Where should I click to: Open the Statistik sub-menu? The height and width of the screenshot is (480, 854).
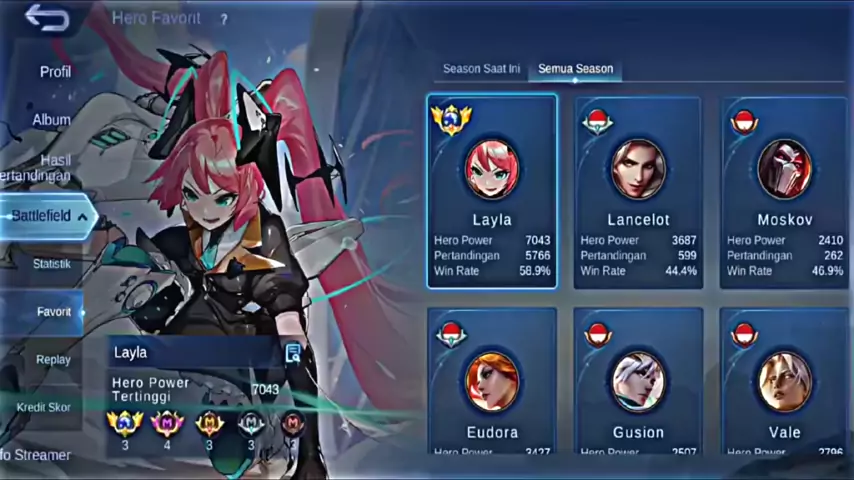pos(51,264)
